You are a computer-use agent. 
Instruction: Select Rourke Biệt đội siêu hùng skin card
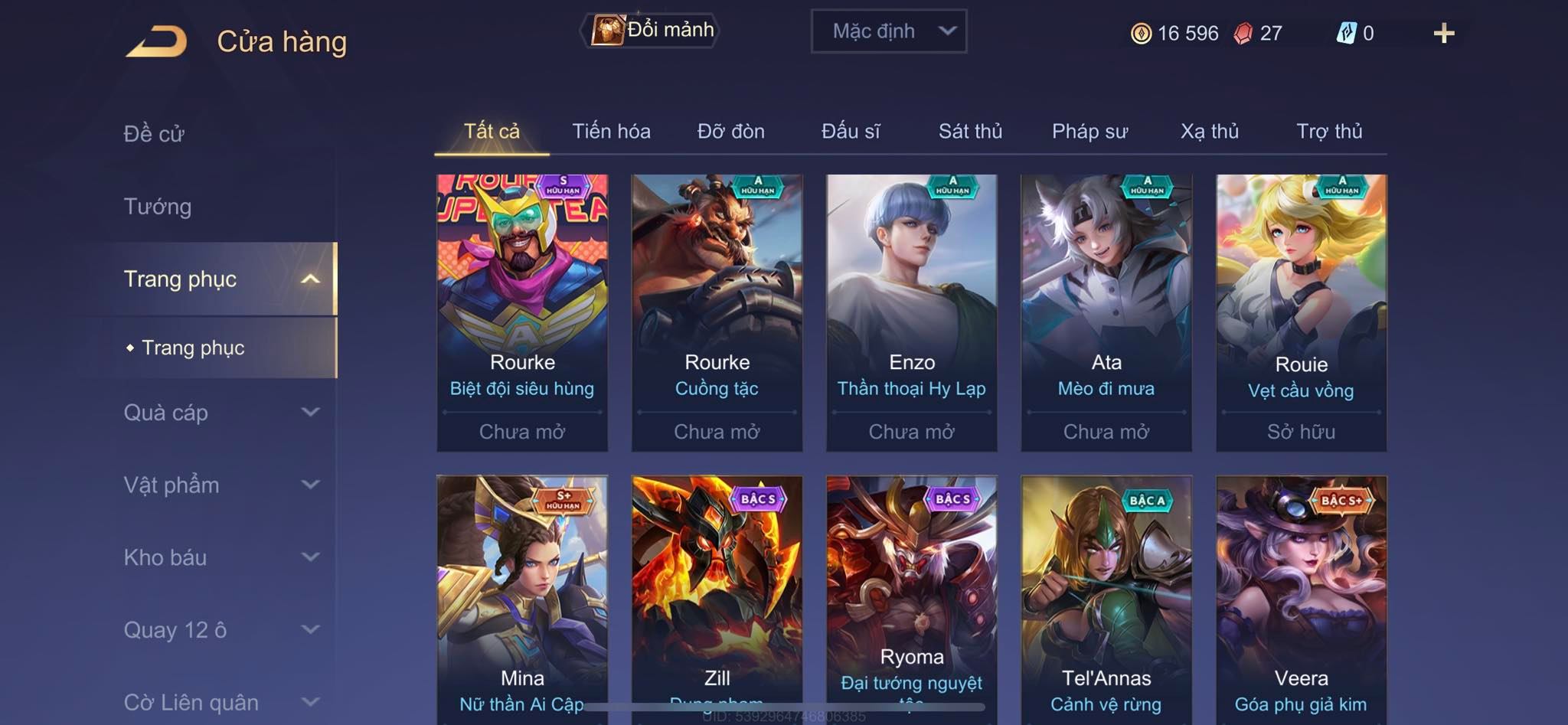[x=522, y=312]
